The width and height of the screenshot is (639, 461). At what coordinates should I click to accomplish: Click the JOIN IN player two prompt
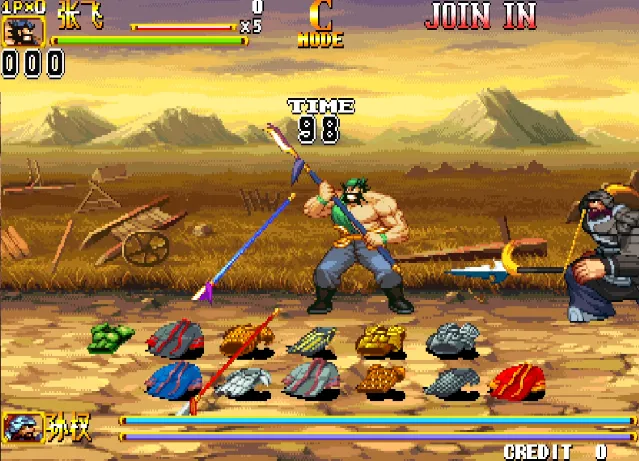click(480, 16)
